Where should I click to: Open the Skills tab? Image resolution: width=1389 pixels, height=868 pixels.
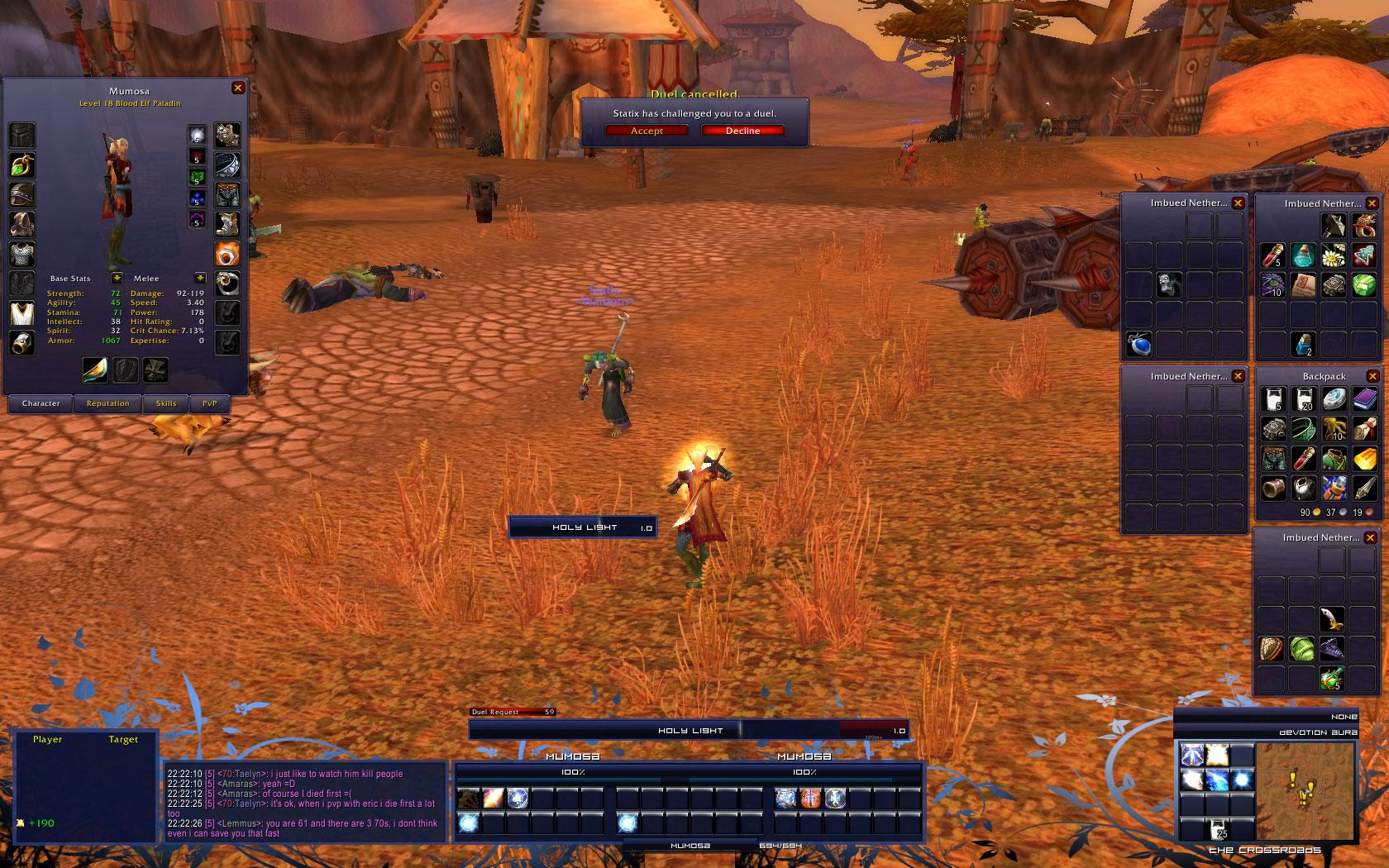point(166,403)
